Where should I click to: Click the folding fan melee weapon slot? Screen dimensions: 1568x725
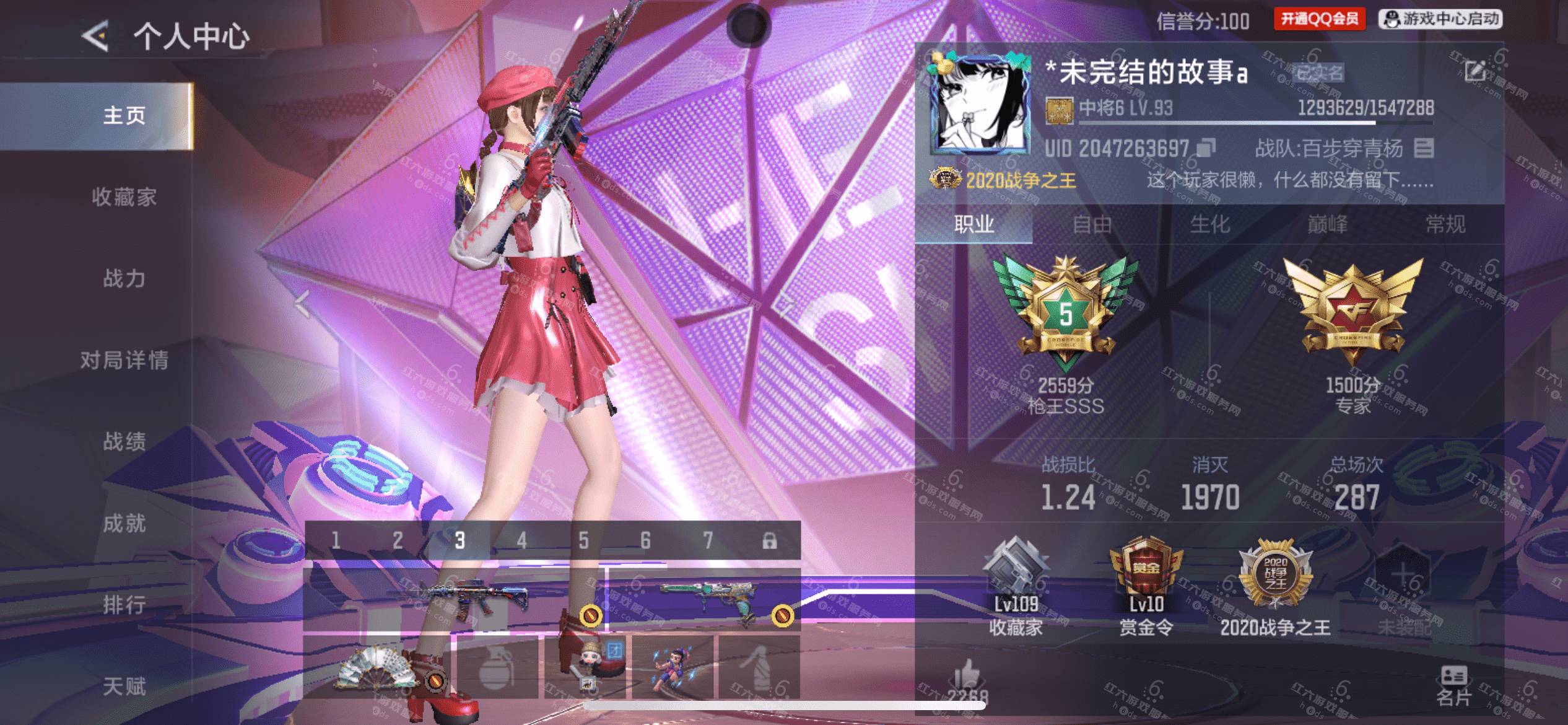coord(378,667)
